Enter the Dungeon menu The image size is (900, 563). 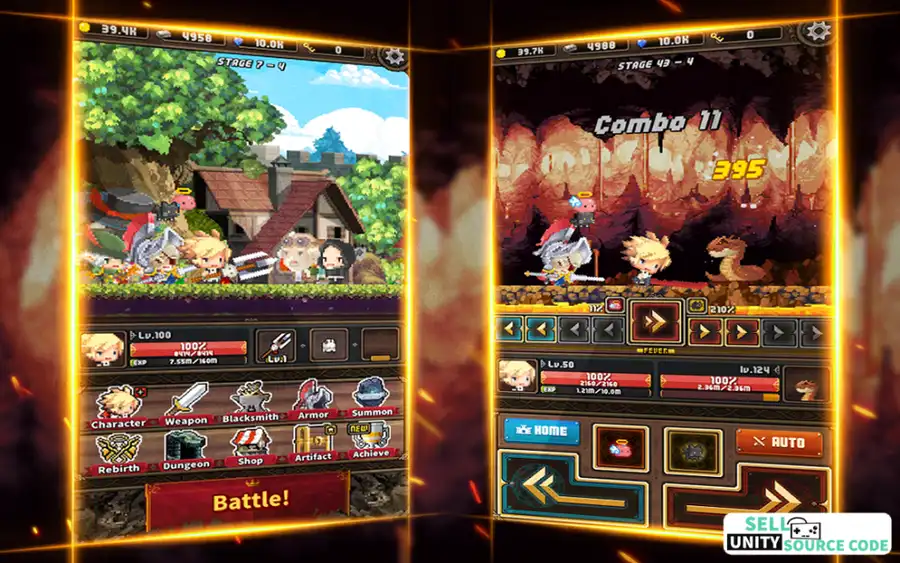click(x=186, y=450)
